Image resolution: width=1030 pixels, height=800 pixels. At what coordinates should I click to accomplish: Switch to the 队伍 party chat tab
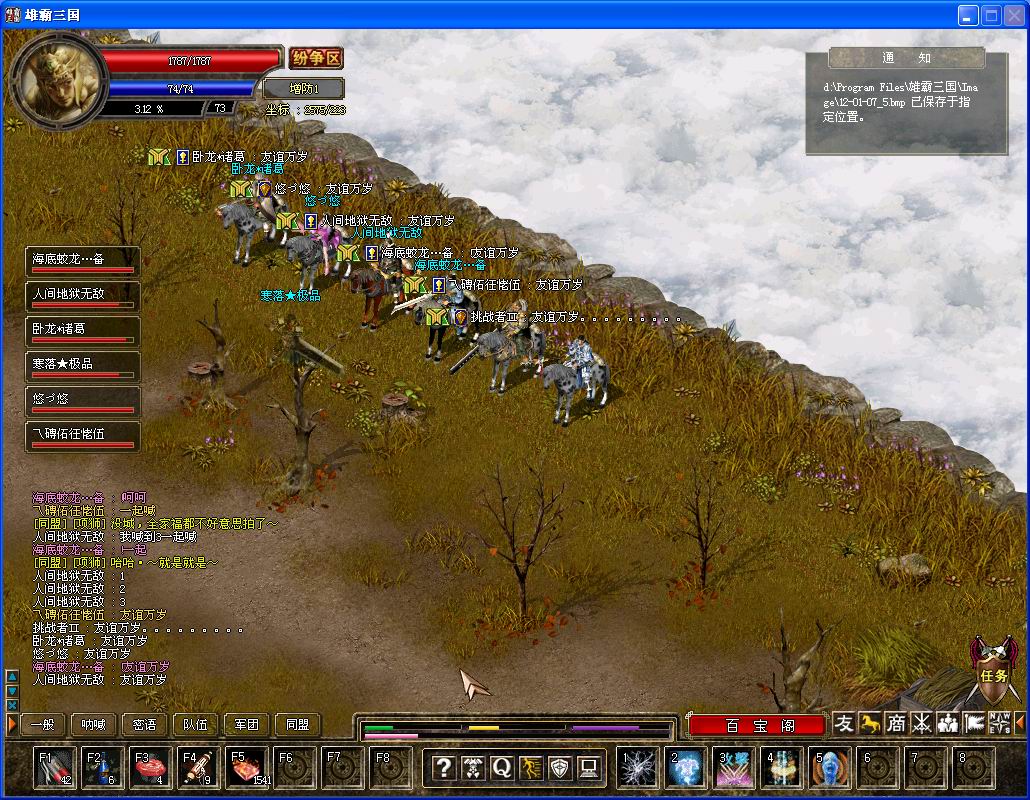(196, 725)
